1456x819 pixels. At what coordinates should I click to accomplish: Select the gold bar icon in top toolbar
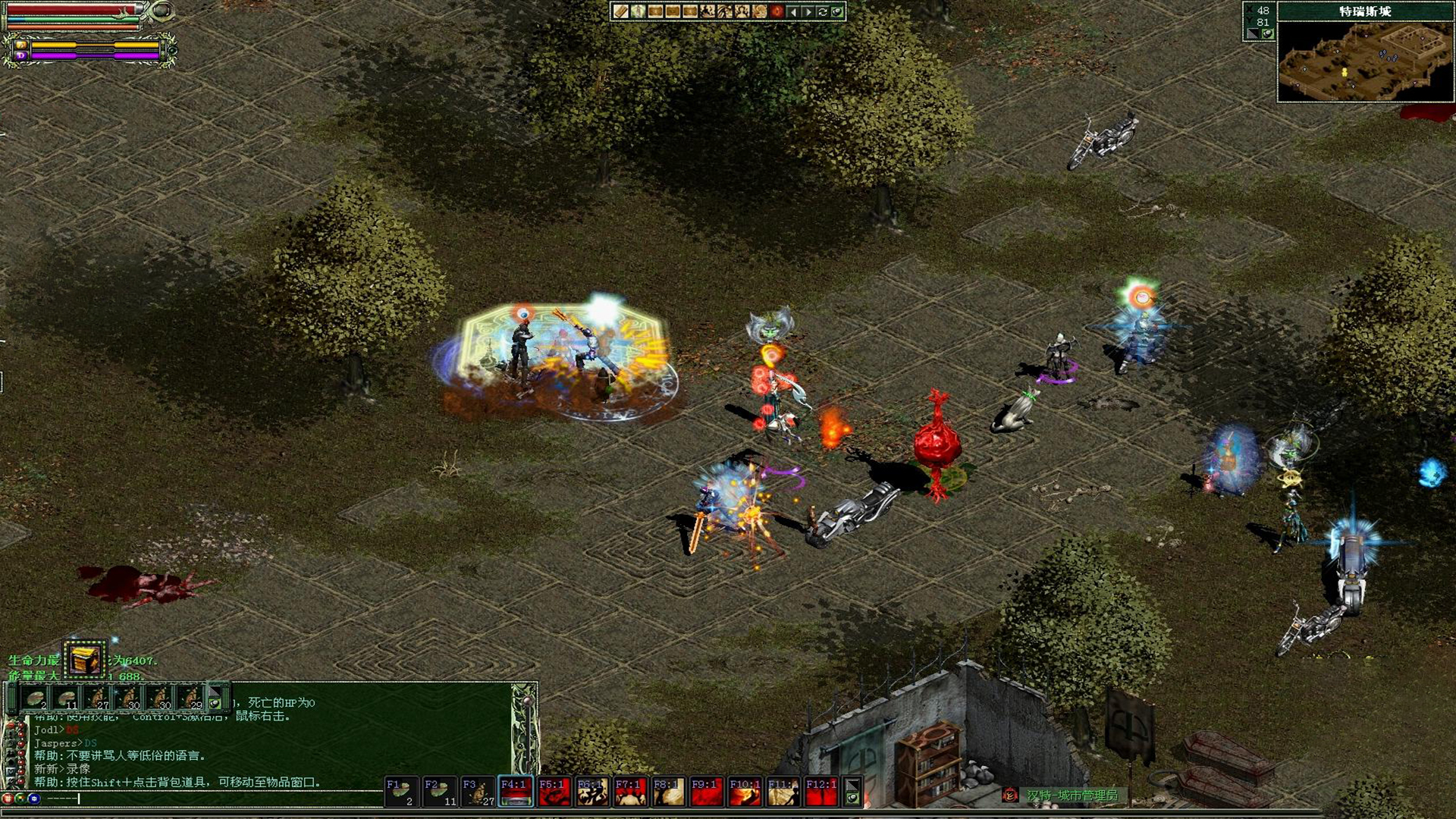point(621,11)
